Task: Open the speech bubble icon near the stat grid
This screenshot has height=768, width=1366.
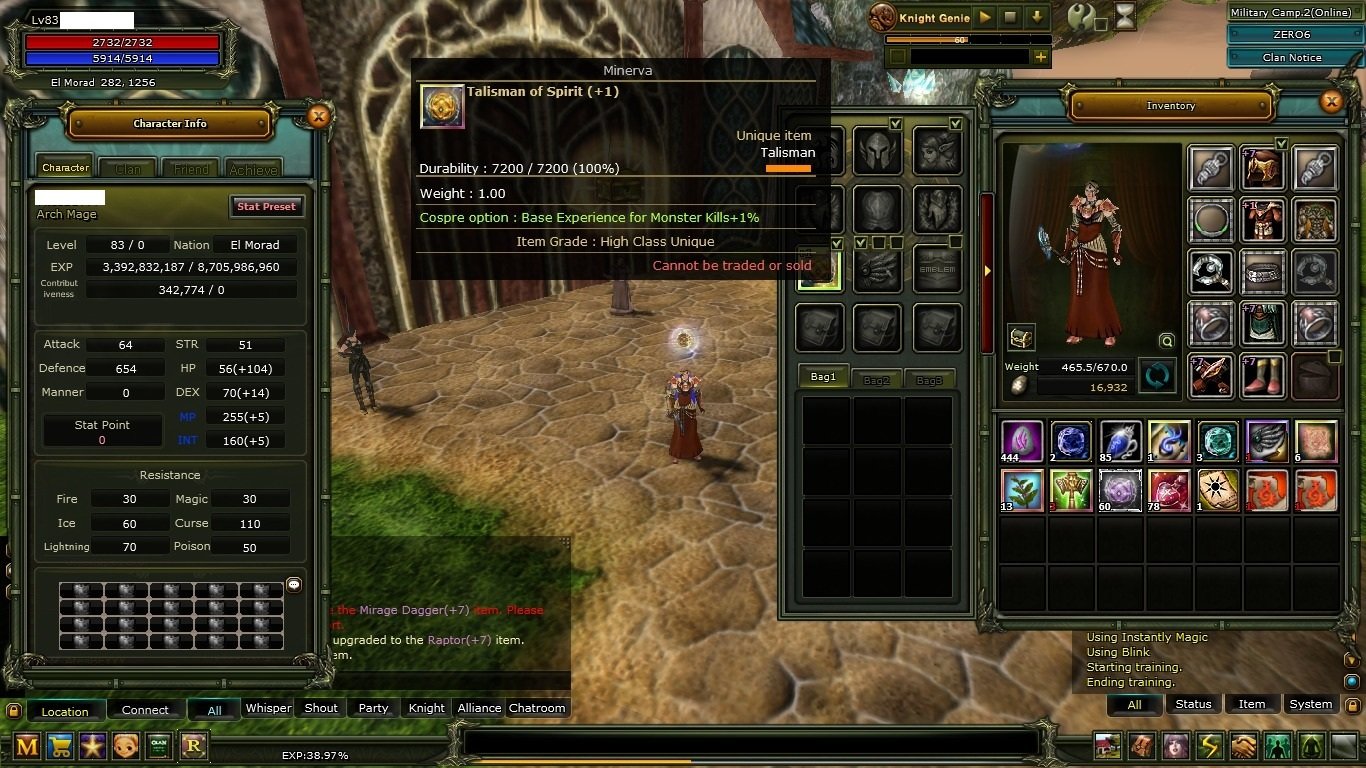Action: [293, 584]
